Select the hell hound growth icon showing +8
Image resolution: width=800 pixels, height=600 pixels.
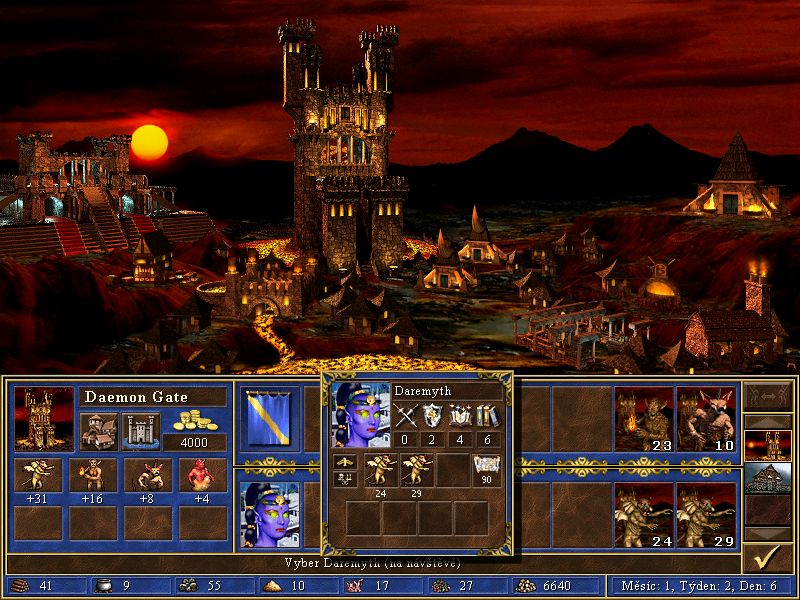pyautogui.click(x=147, y=475)
